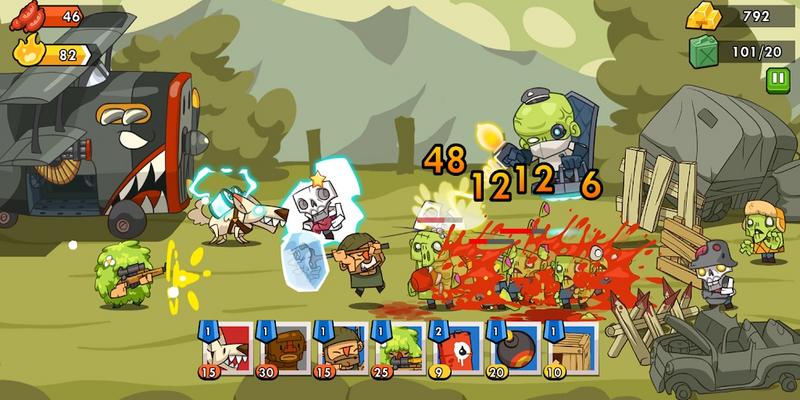800x400 pixels.
Task: Select the wooden crate card
Action: [x=569, y=348]
